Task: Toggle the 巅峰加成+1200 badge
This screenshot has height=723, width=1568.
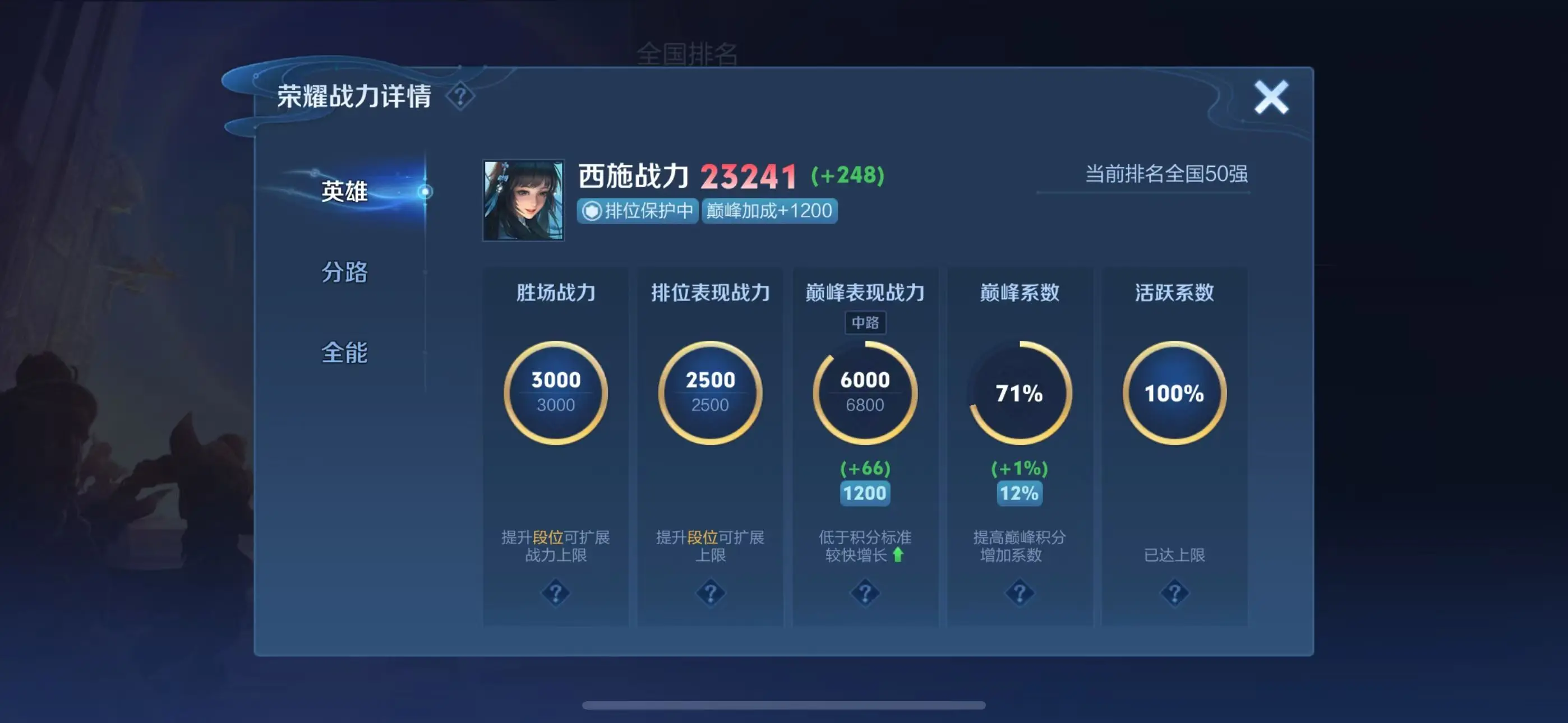Action: 769,211
